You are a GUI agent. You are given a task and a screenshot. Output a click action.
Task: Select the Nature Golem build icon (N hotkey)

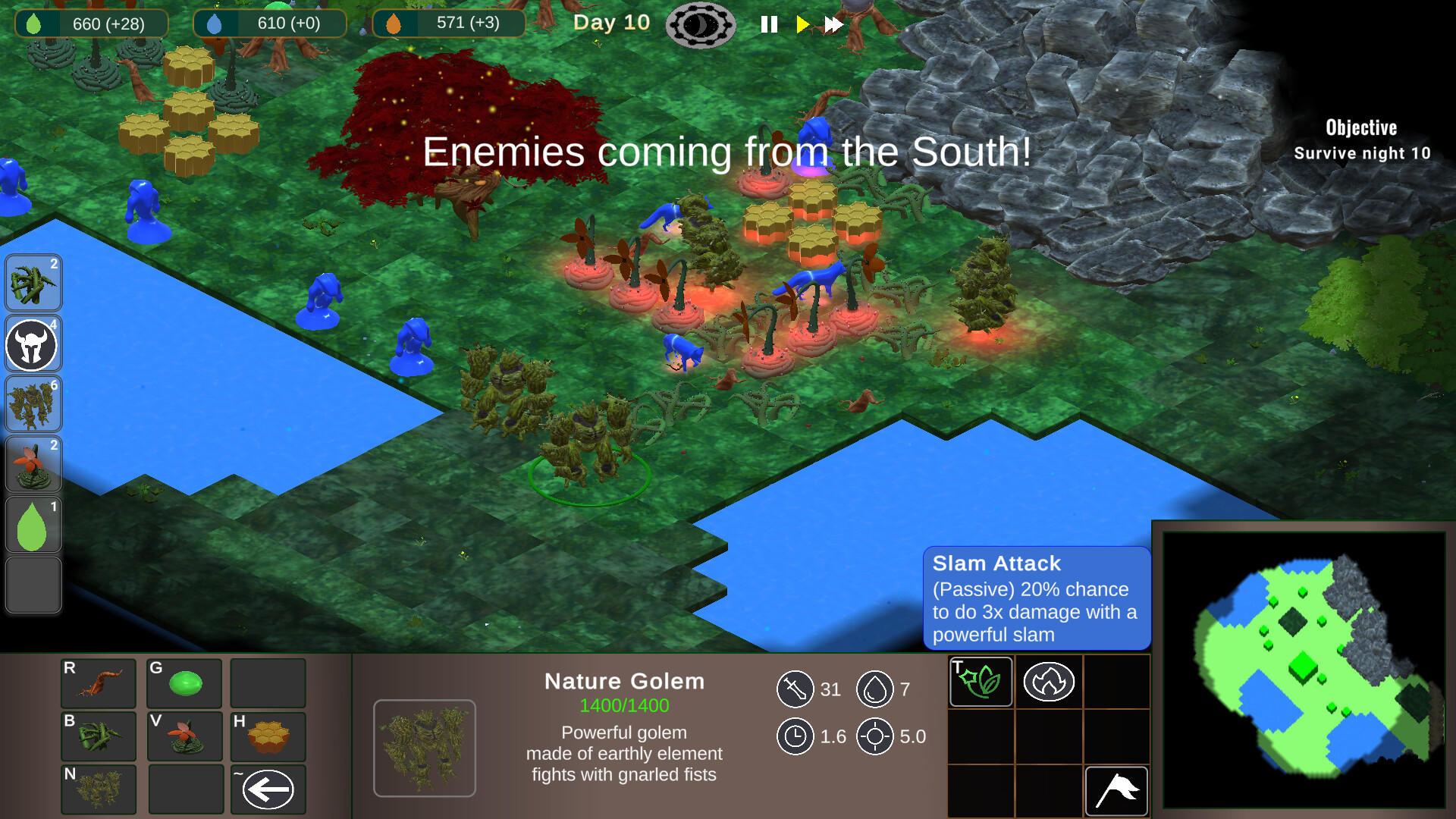pyautogui.click(x=98, y=789)
